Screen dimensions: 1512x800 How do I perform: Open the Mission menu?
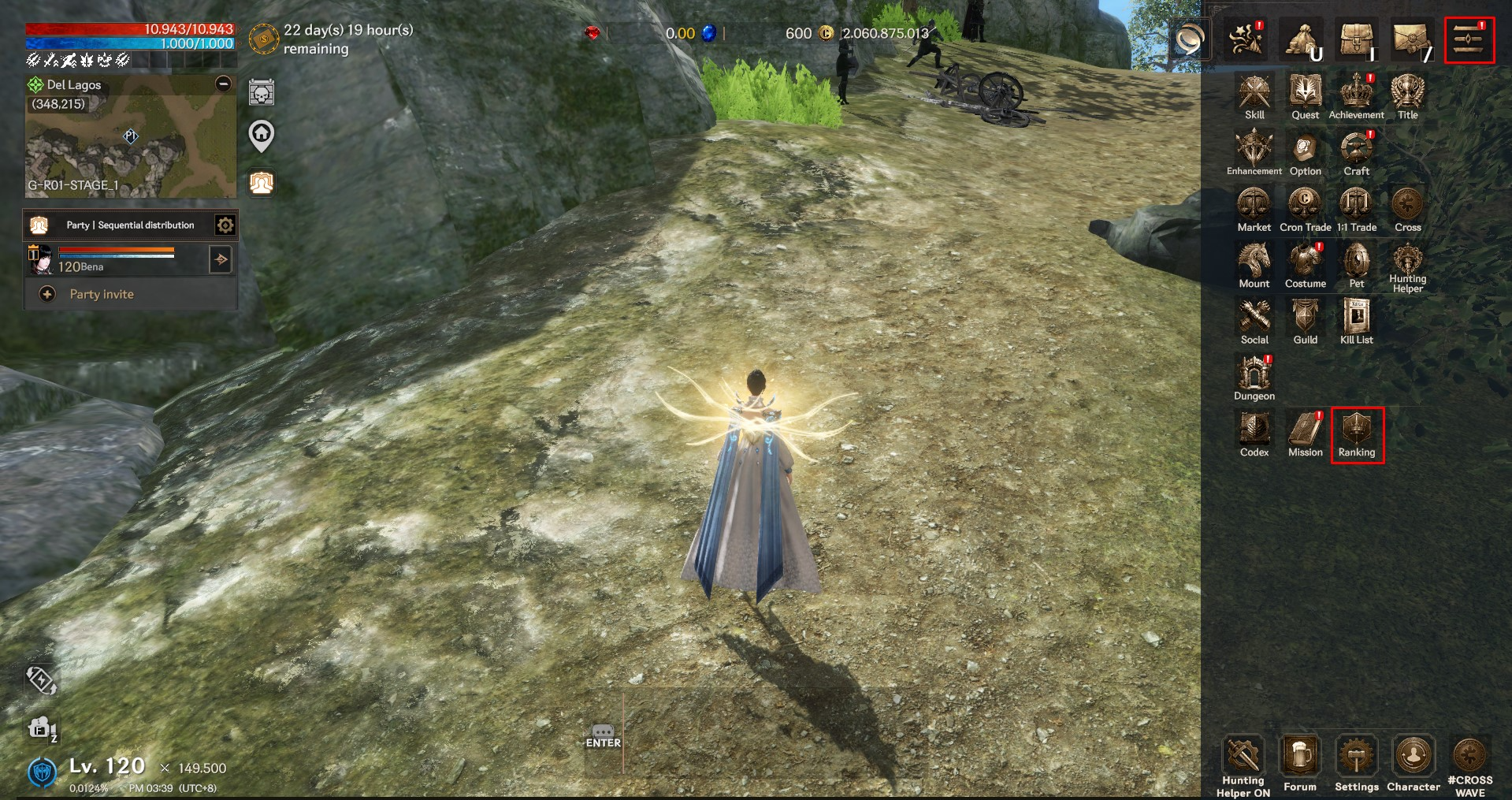(1305, 434)
